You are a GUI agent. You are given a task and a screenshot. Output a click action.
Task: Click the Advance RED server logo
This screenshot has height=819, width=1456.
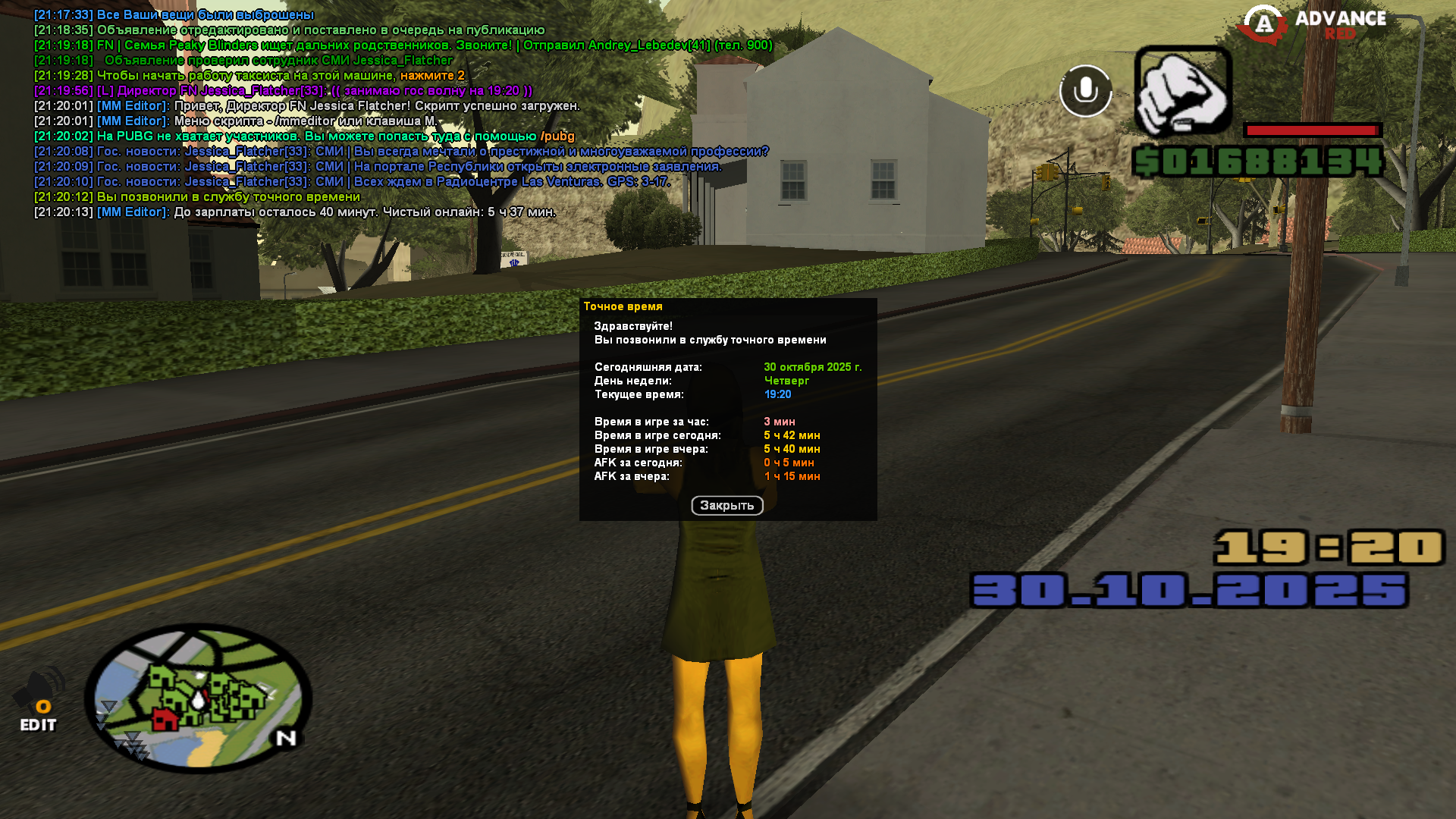tap(1312, 25)
